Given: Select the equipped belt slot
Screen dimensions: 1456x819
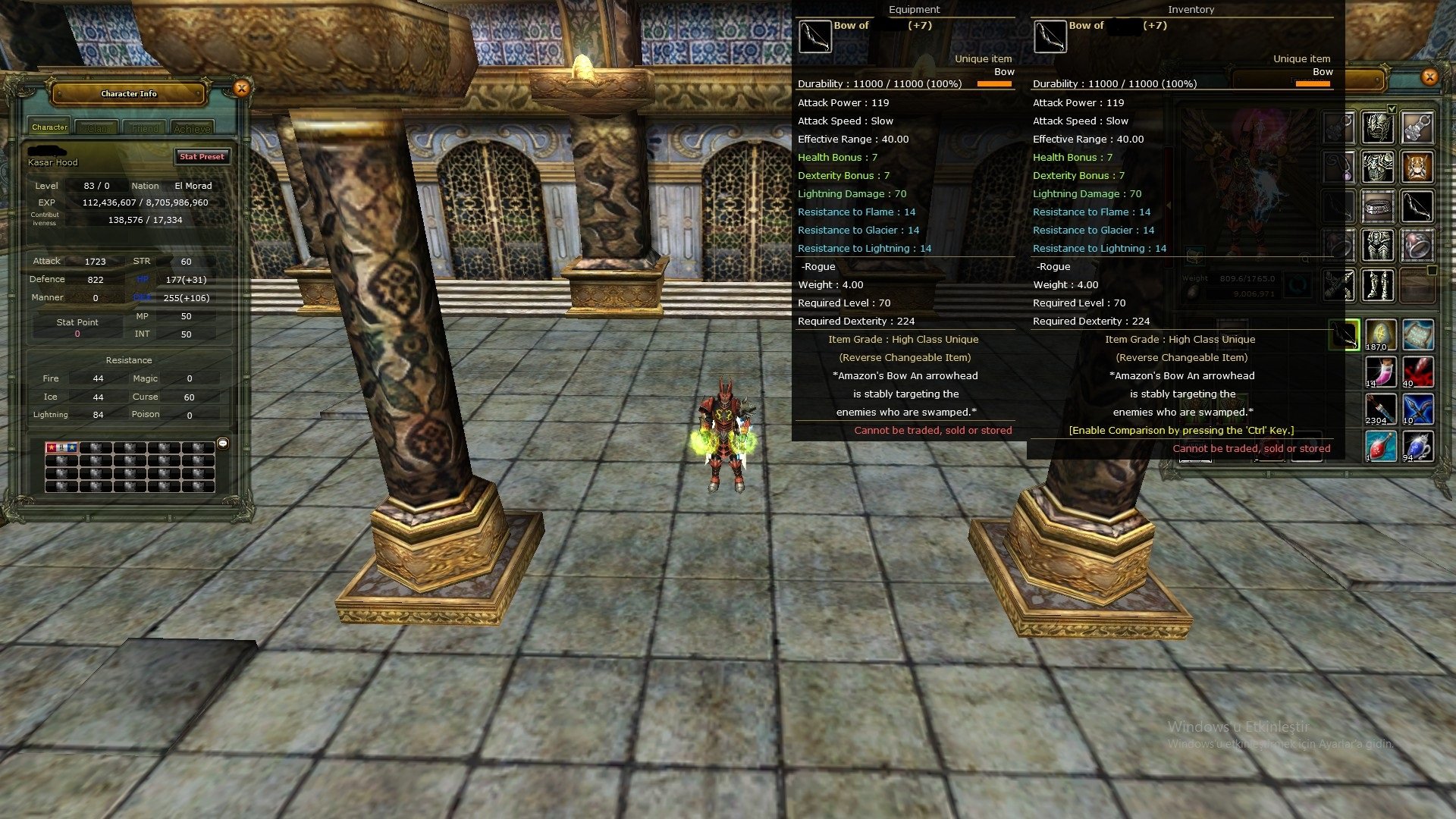Looking at the screenshot, I should [x=1378, y=206].
